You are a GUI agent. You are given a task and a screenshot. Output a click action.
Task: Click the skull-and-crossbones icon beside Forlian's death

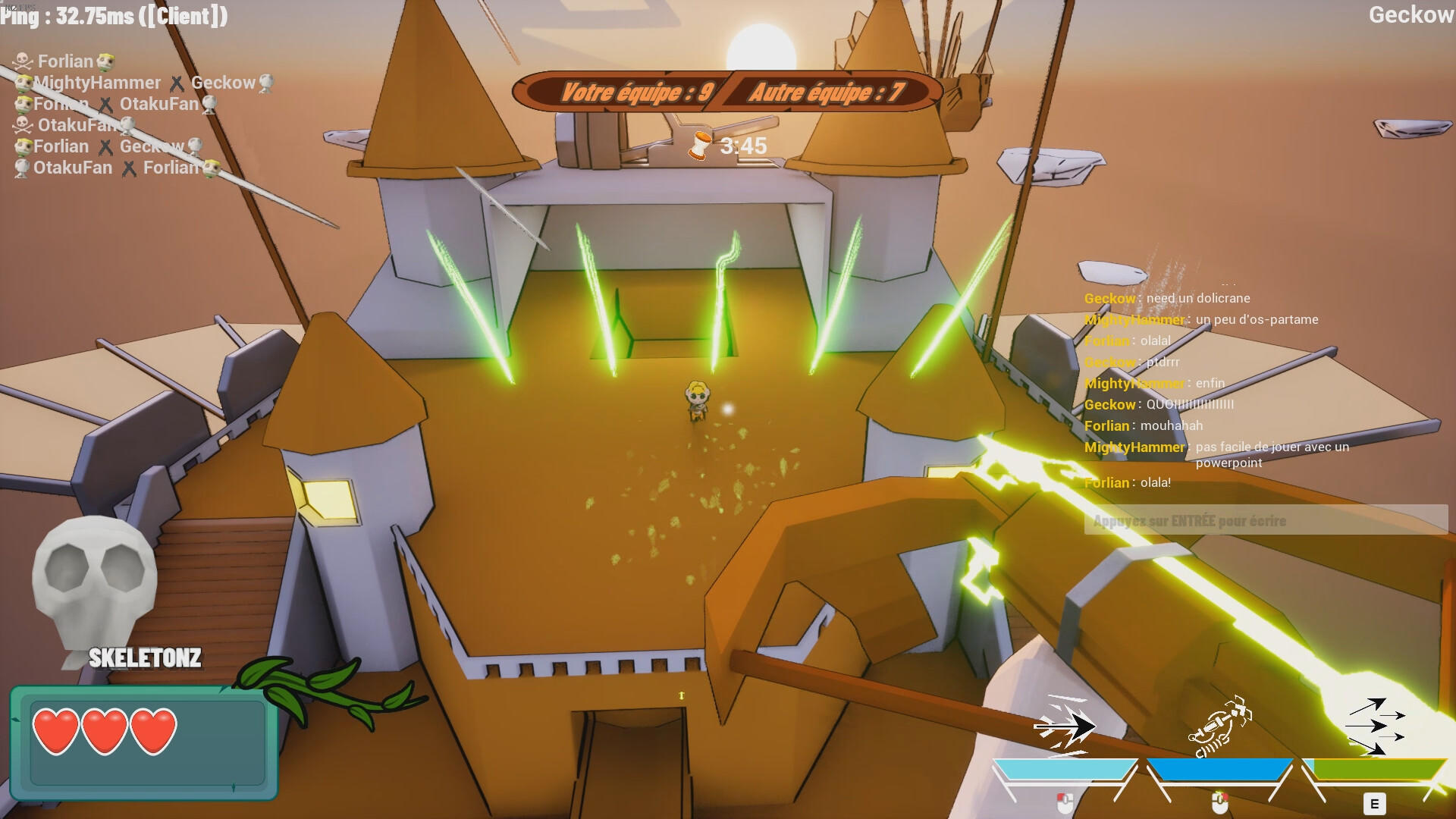coord(21,61)
